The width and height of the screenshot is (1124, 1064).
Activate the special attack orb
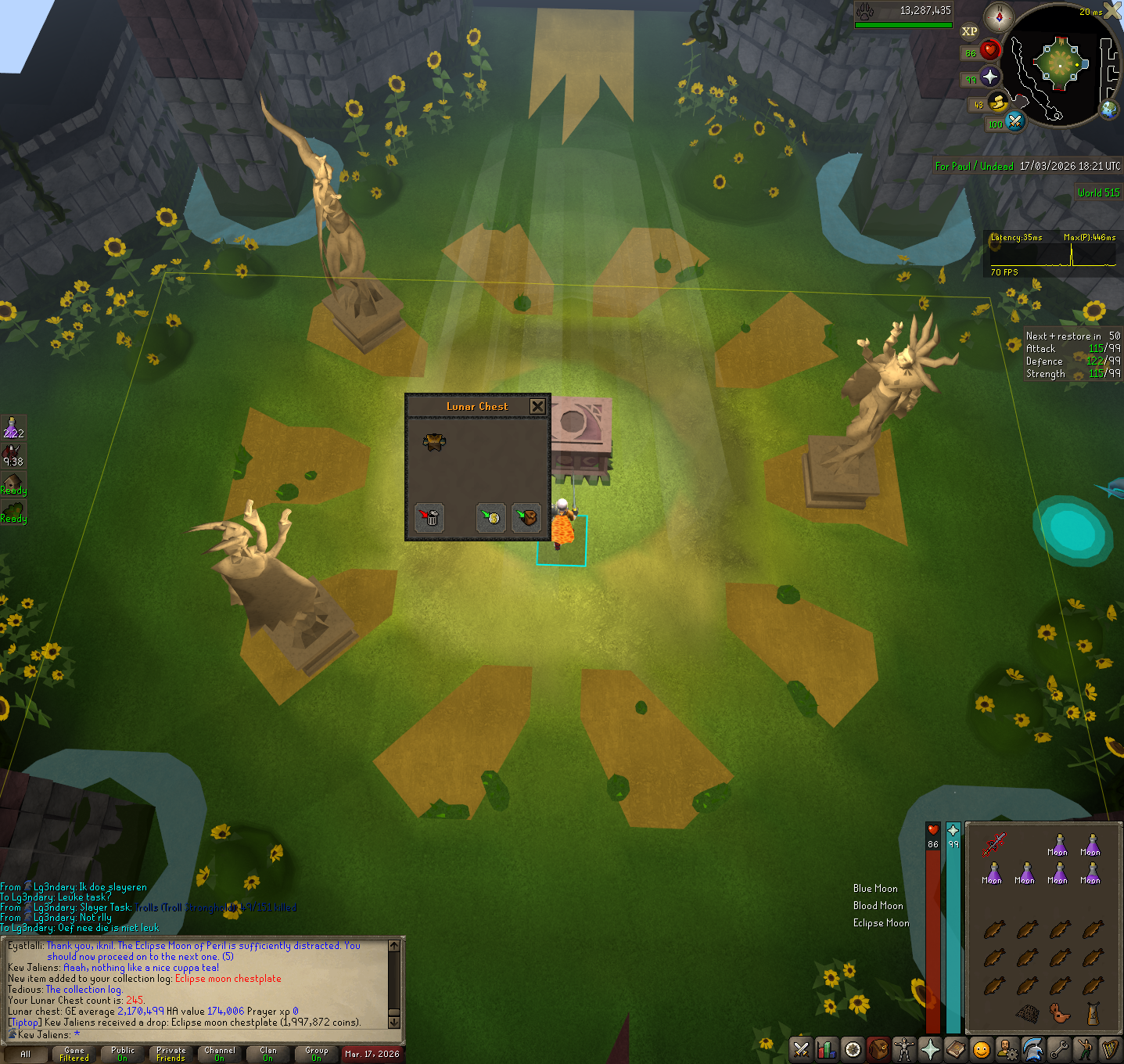tap(1014, 121)
